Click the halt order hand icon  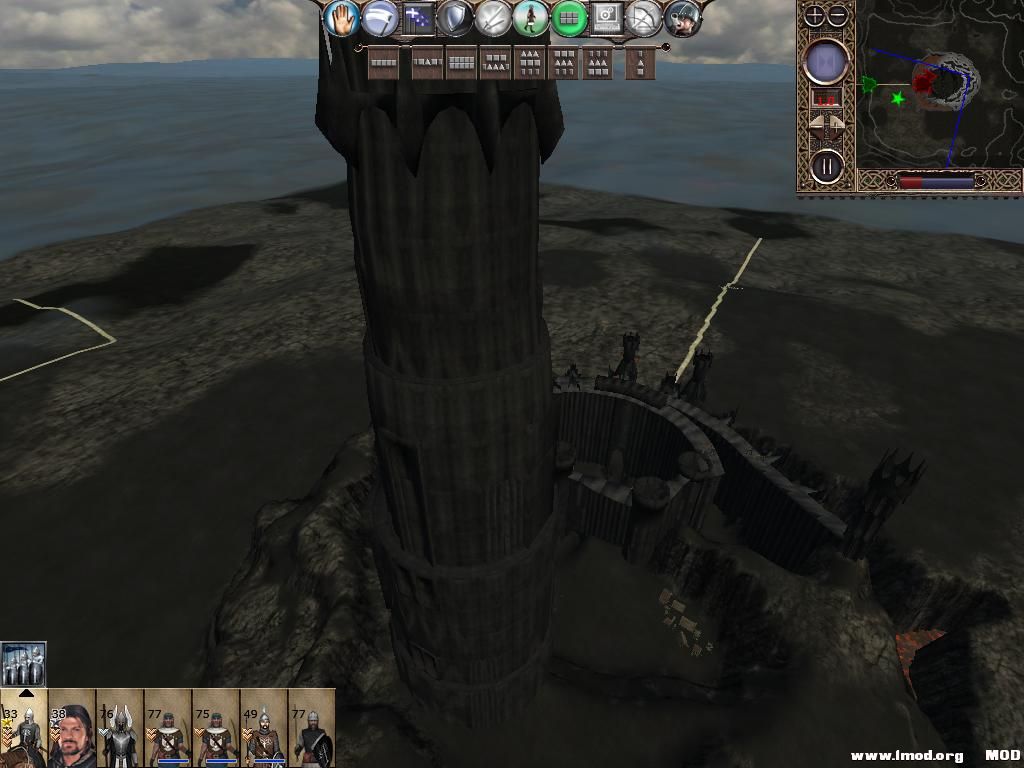[341, 18]
